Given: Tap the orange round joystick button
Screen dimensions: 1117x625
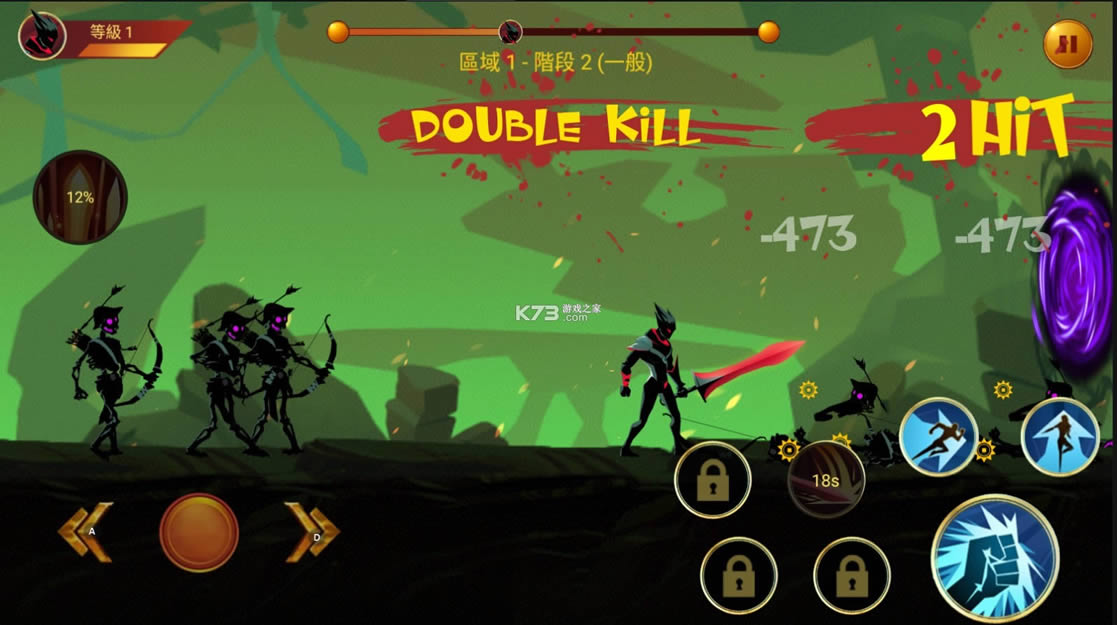Looking at the screenshot, I should coord(199,532).
